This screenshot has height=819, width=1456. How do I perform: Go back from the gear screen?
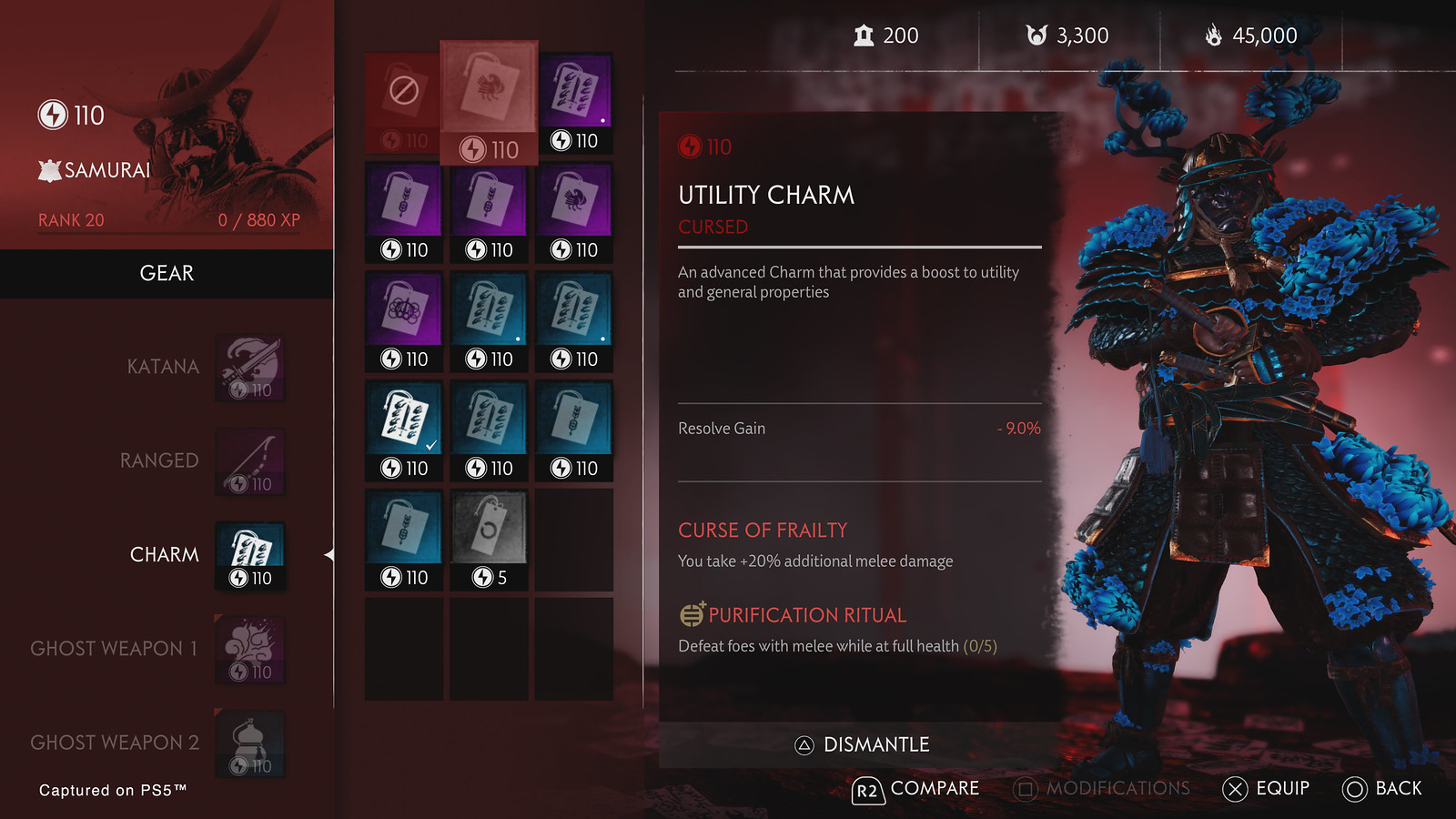(x=1381, y=789)
